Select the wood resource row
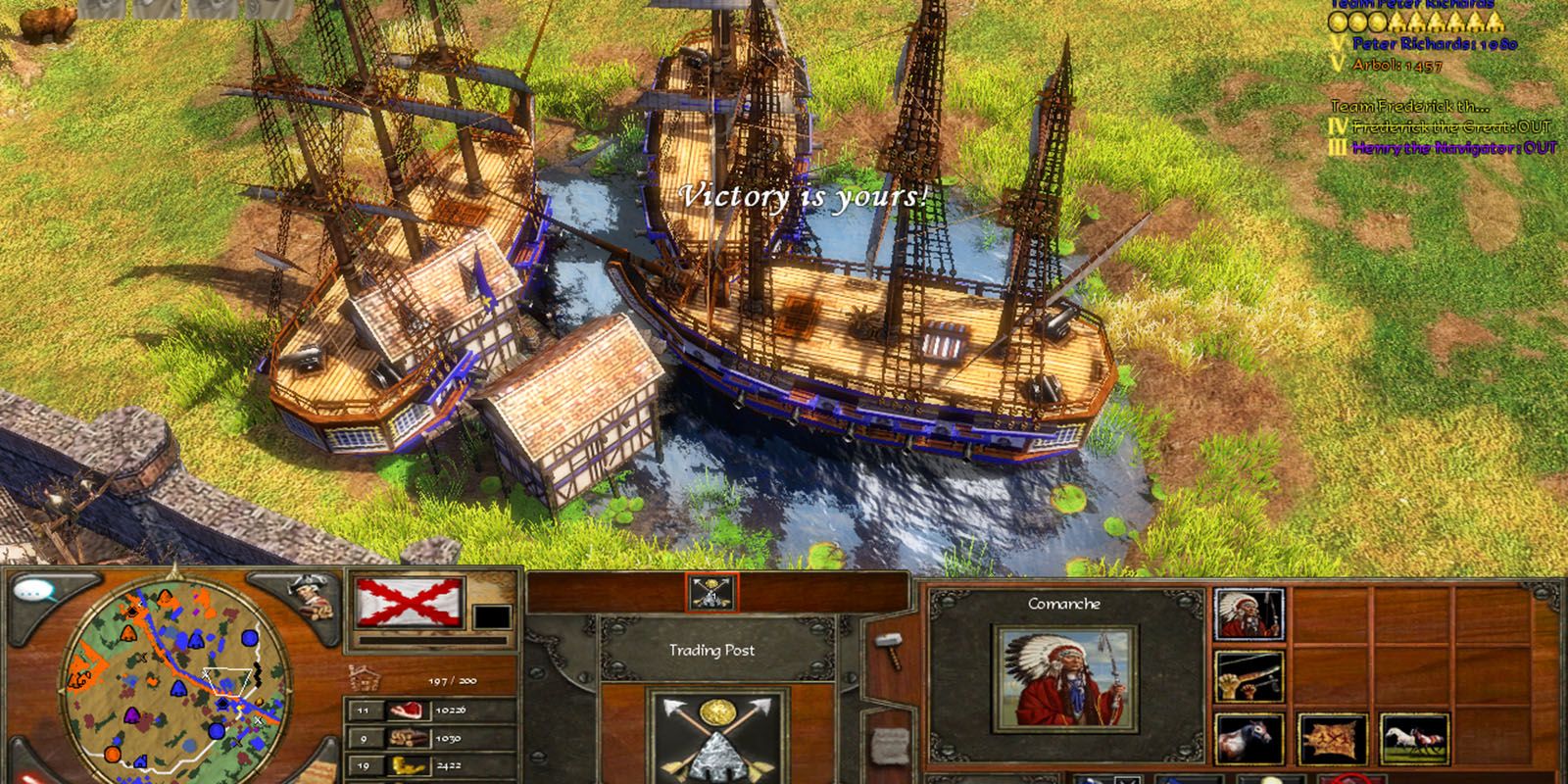Image resolution: width=1568 pixels, height=784 pixels. 431,738
